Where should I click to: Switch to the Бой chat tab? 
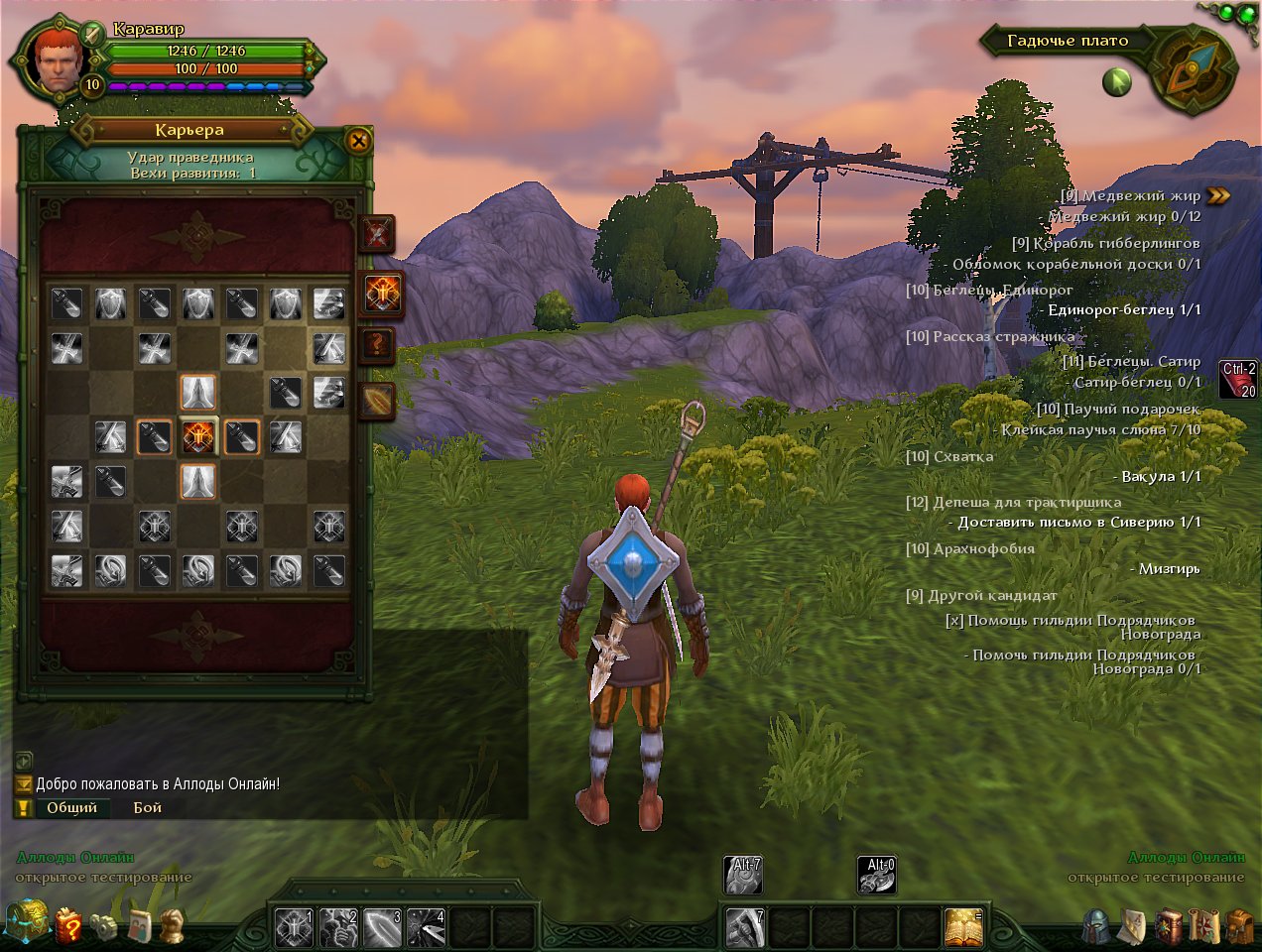(x=148, y=807)
